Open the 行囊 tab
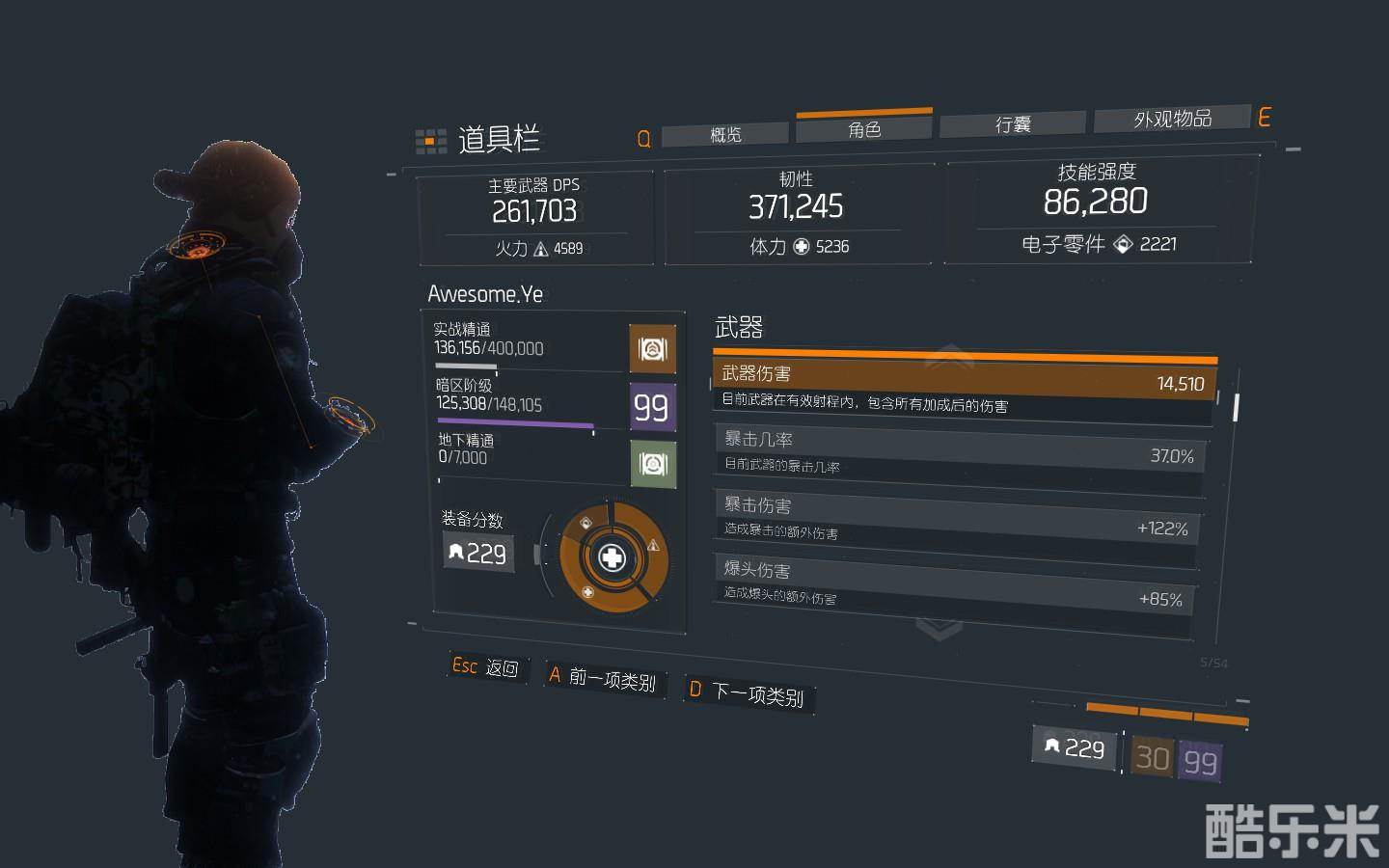 click(x=1013, y=124)
